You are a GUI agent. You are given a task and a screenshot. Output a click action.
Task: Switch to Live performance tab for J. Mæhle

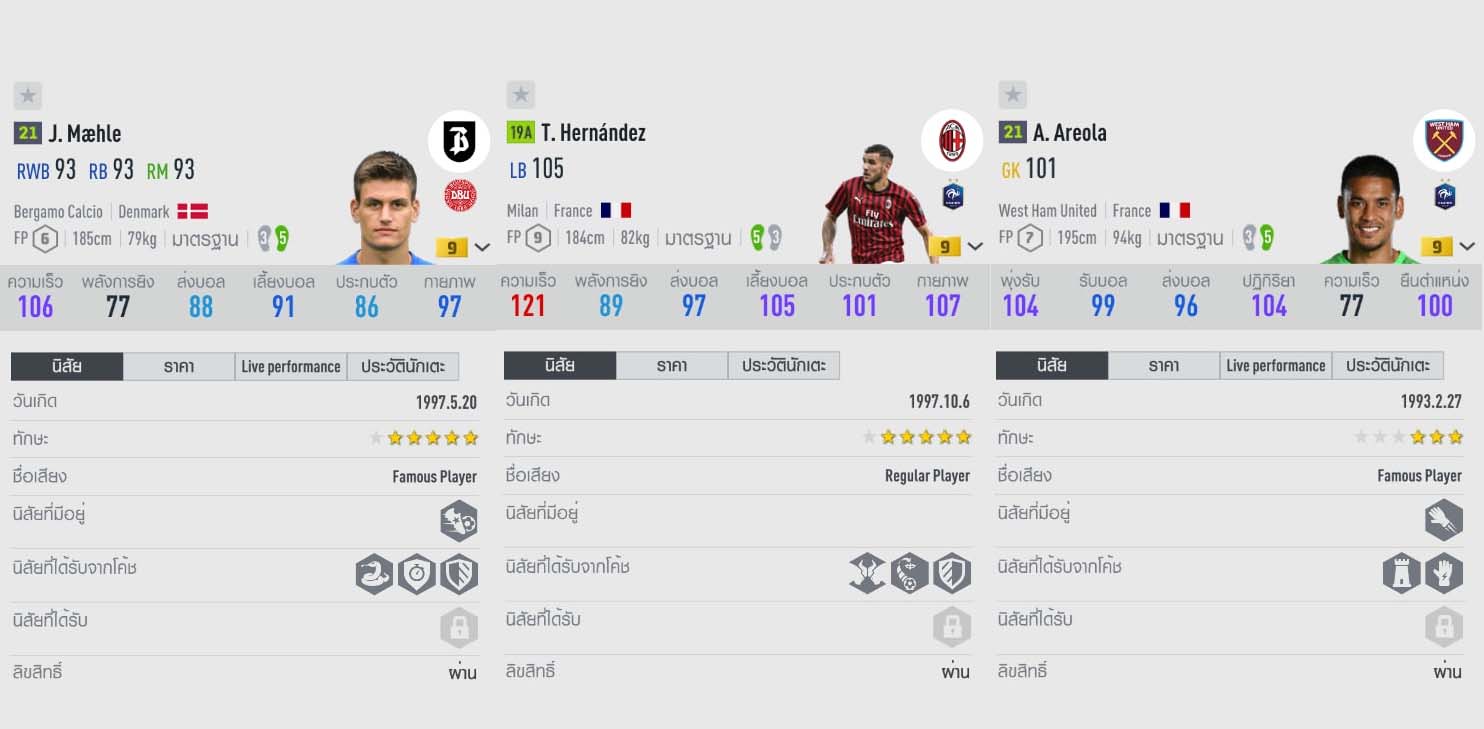tap(291, 367)
